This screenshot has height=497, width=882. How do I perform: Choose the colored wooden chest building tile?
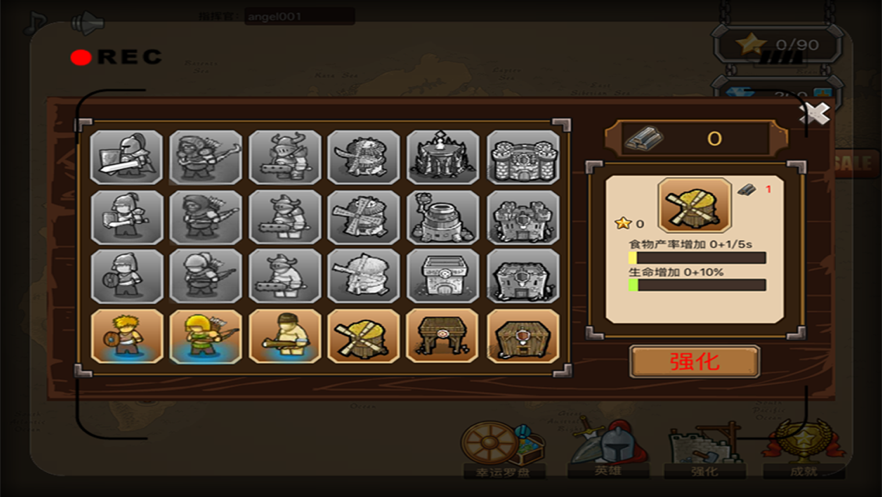point(523,336)
